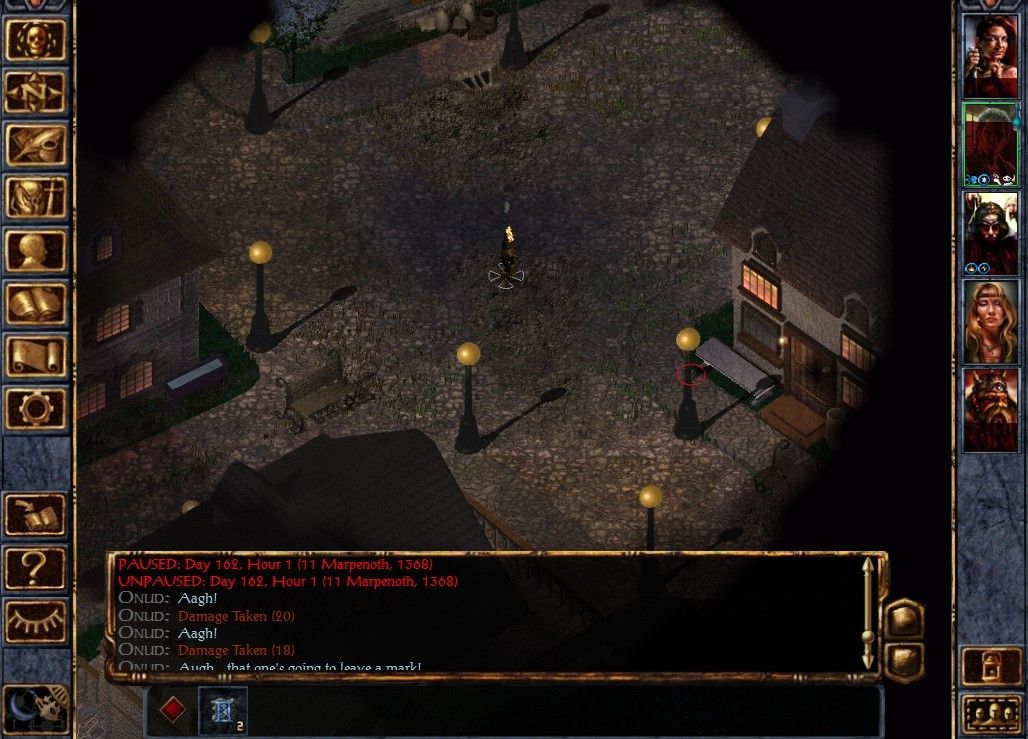
Task: Select the blonde woman portrait
Action: coord(990,321)
